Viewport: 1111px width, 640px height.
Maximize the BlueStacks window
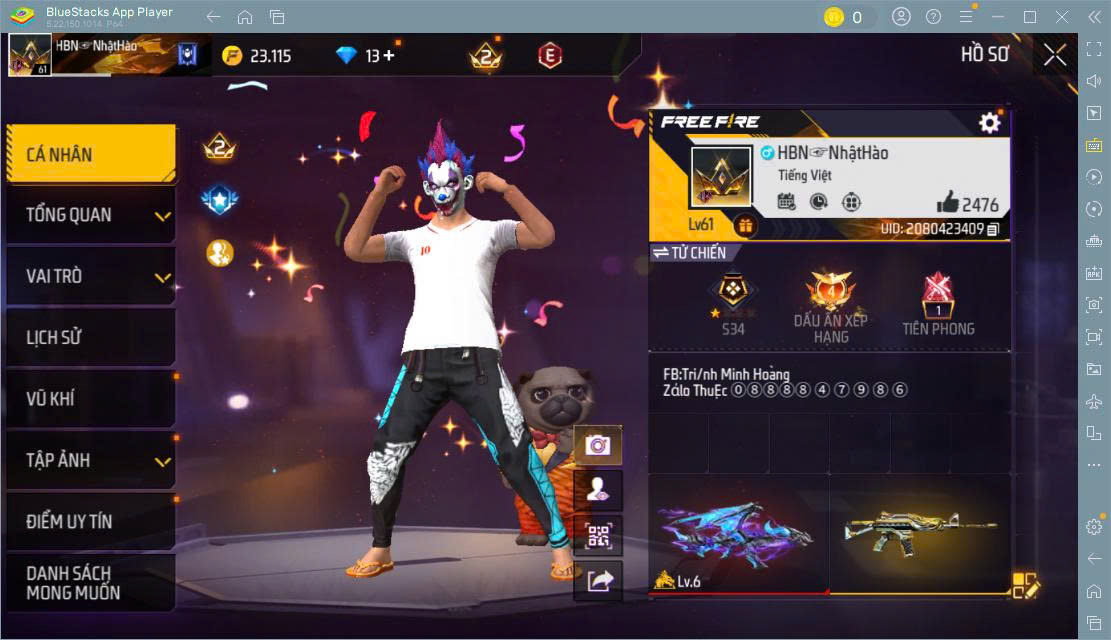pyautogui.click(x=1030, y=17)
